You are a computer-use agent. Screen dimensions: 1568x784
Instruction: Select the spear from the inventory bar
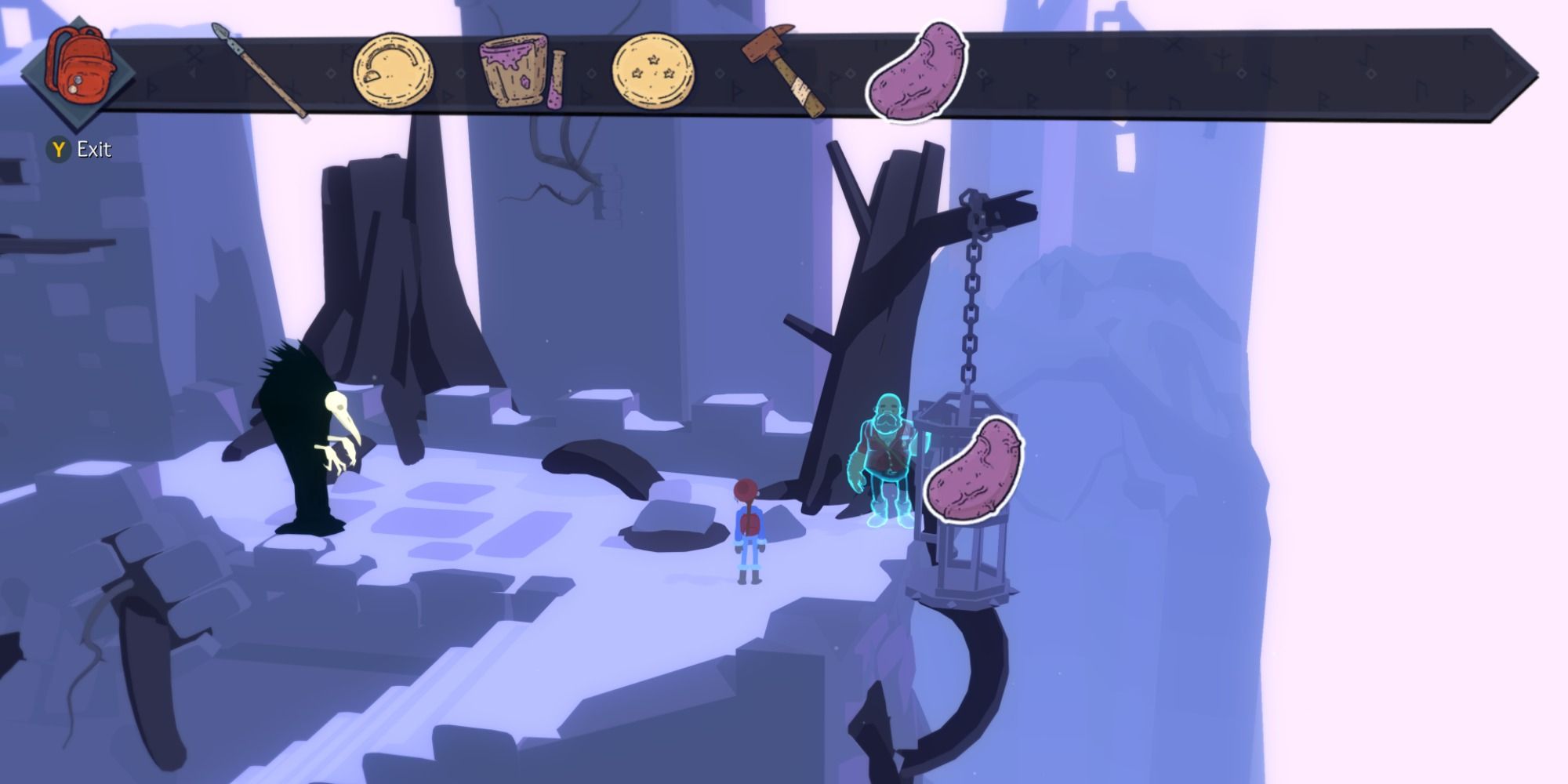point(259,67)
